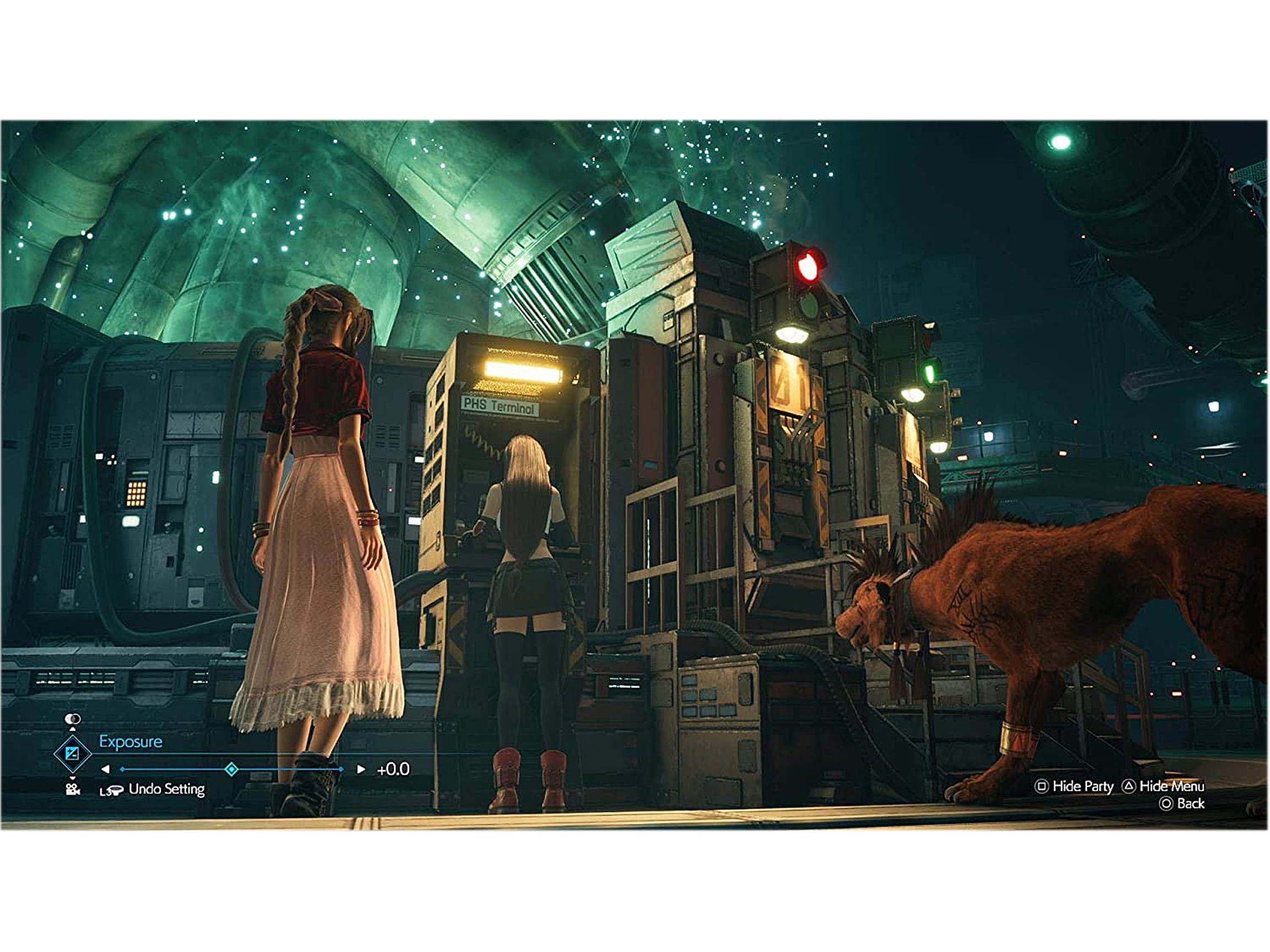
Task: Choose Hide Menu from the photo options
Action: pyautogui.click(x=1176, y=786)
